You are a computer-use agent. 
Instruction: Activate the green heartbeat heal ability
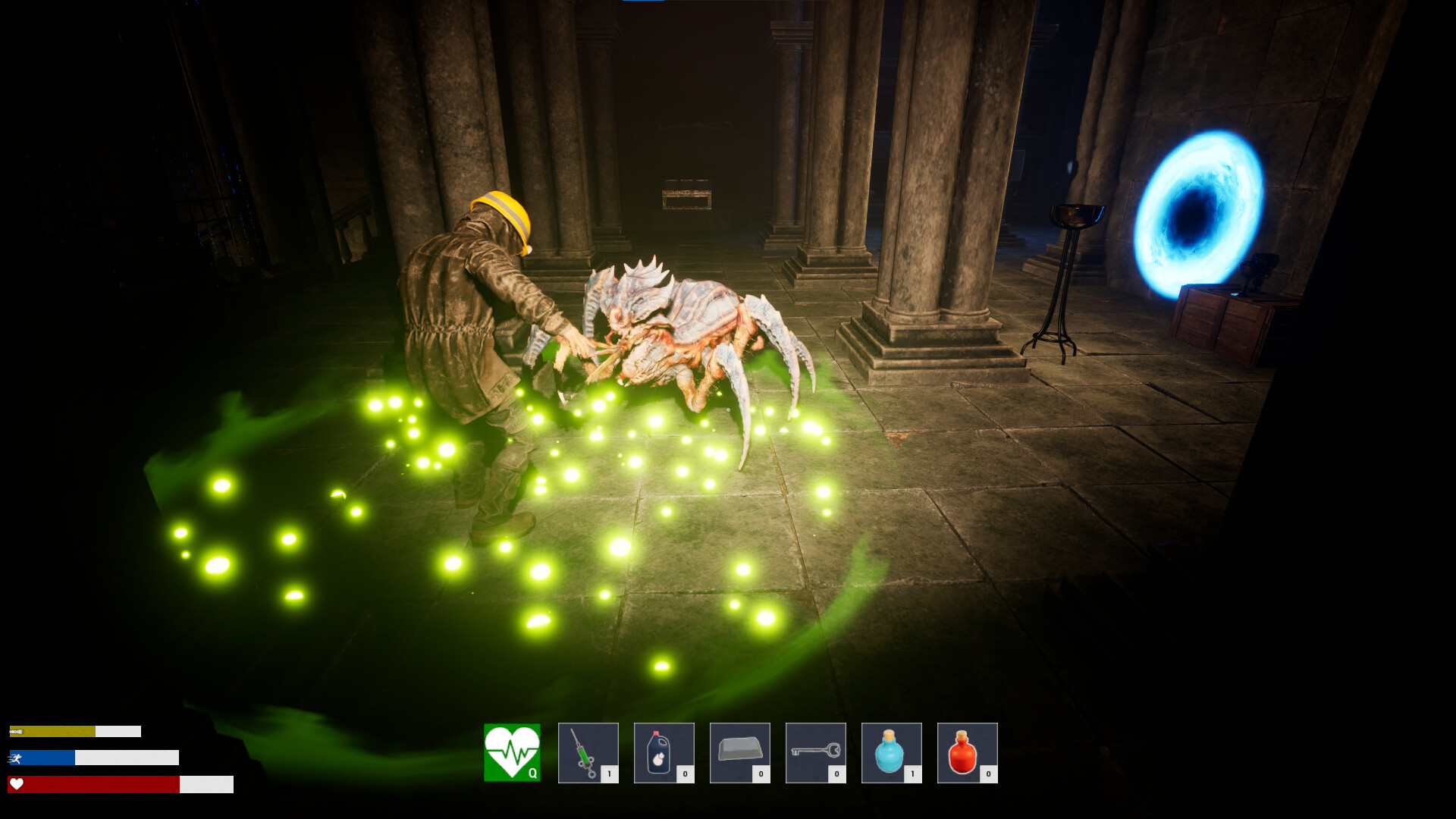coord(512,752)
